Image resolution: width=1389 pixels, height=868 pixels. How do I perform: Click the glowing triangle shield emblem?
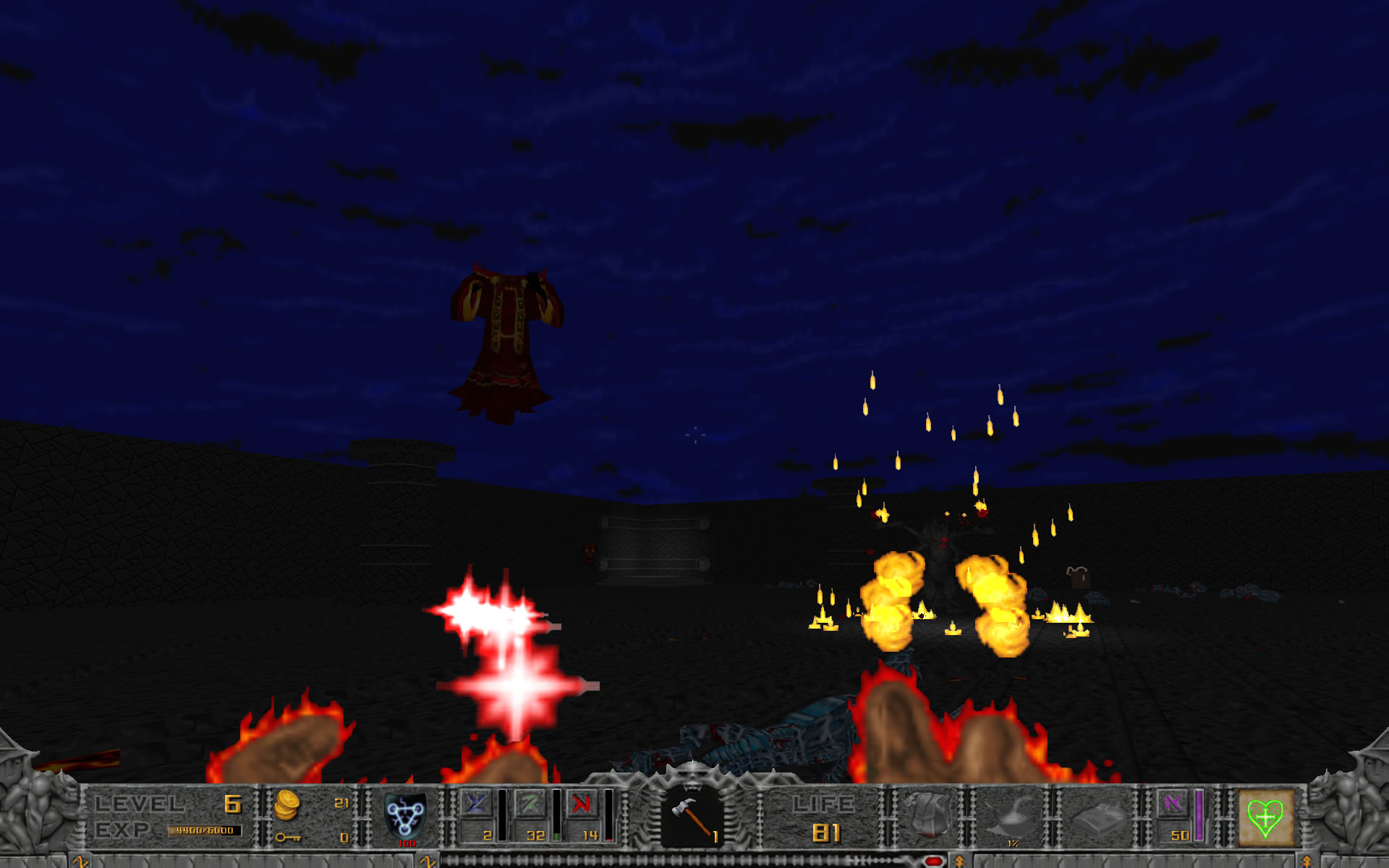405,816
